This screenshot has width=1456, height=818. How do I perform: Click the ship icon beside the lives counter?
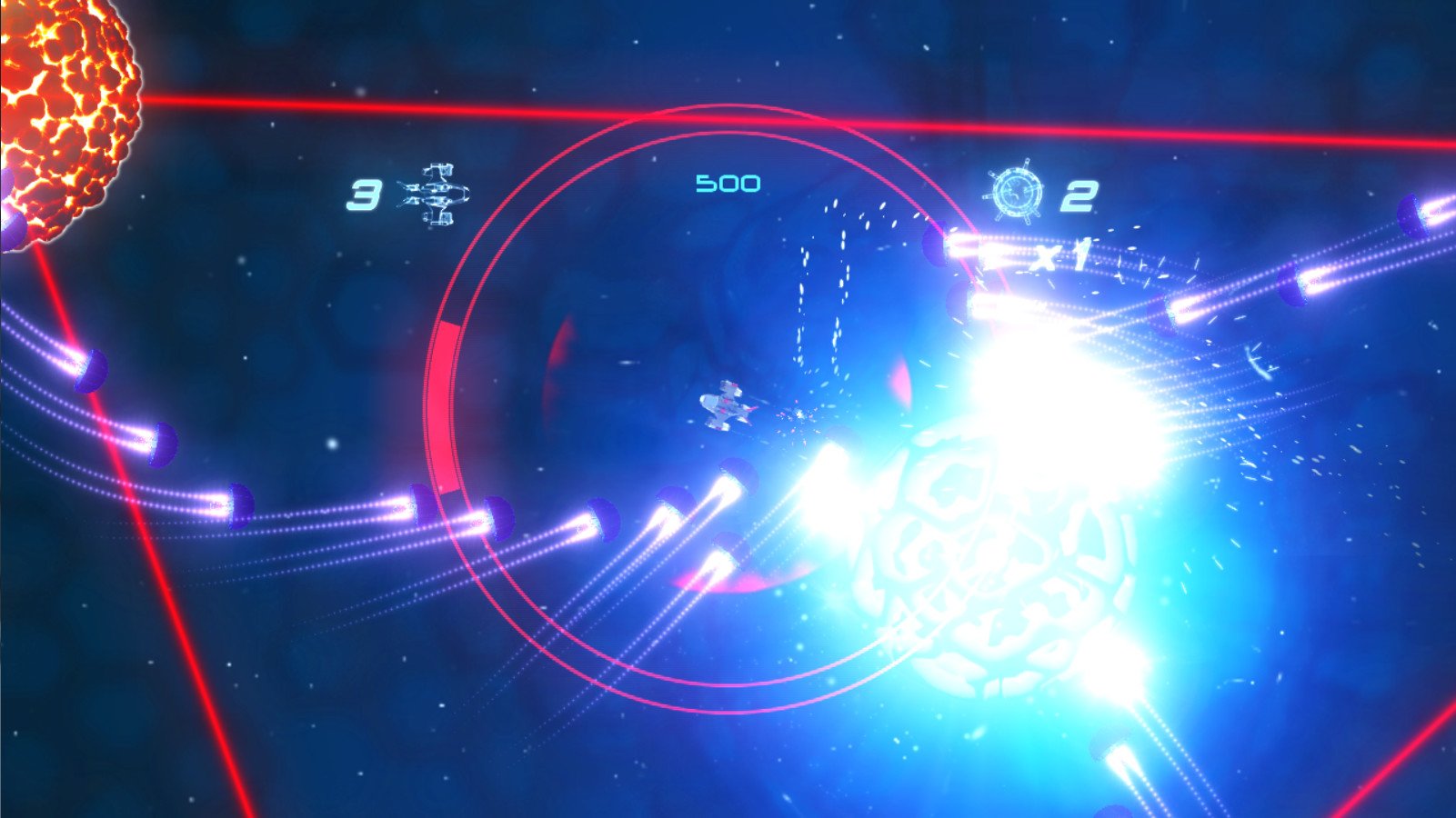[x=435, y=193]
